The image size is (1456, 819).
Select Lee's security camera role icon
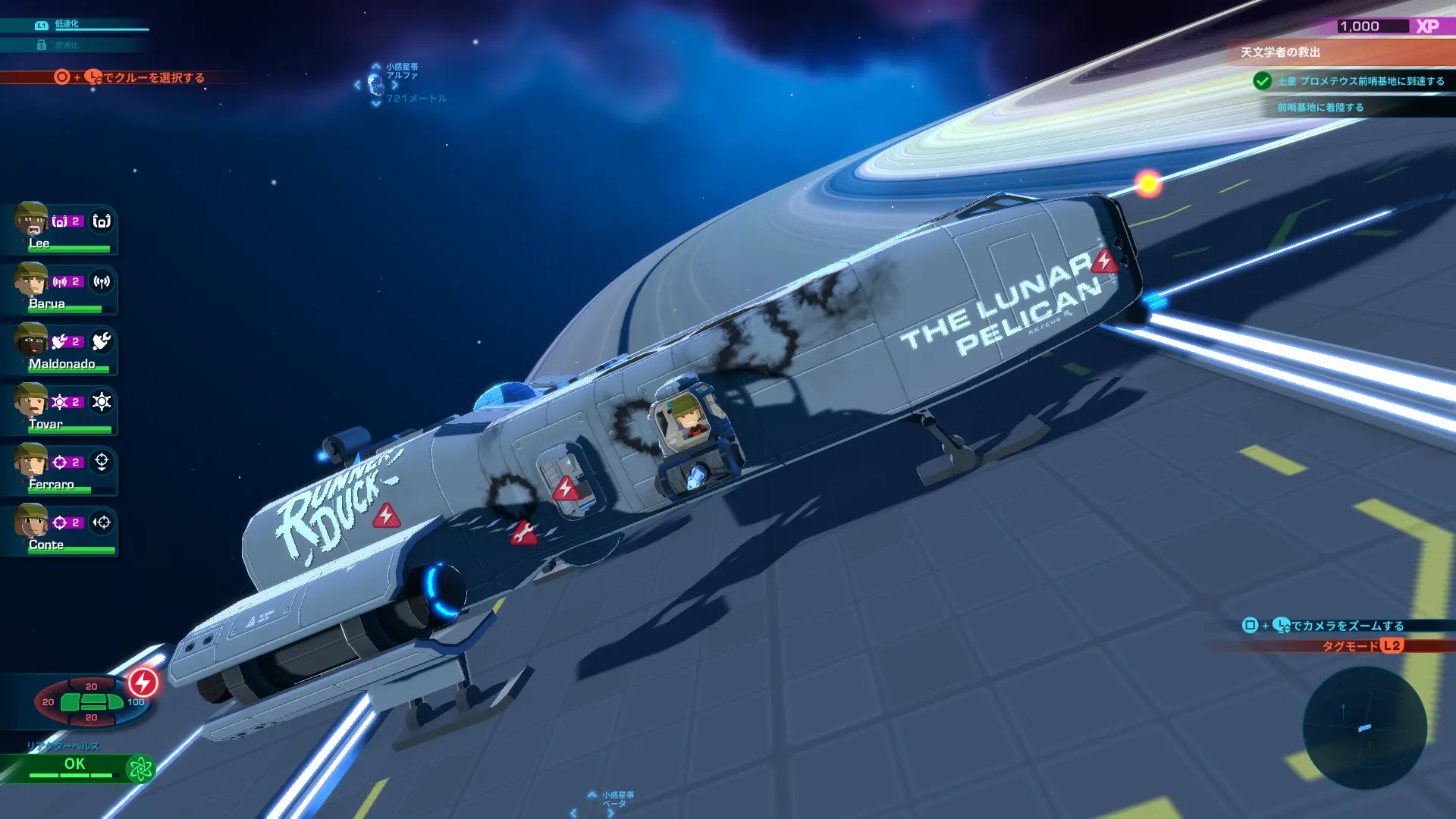click(102, 221)
